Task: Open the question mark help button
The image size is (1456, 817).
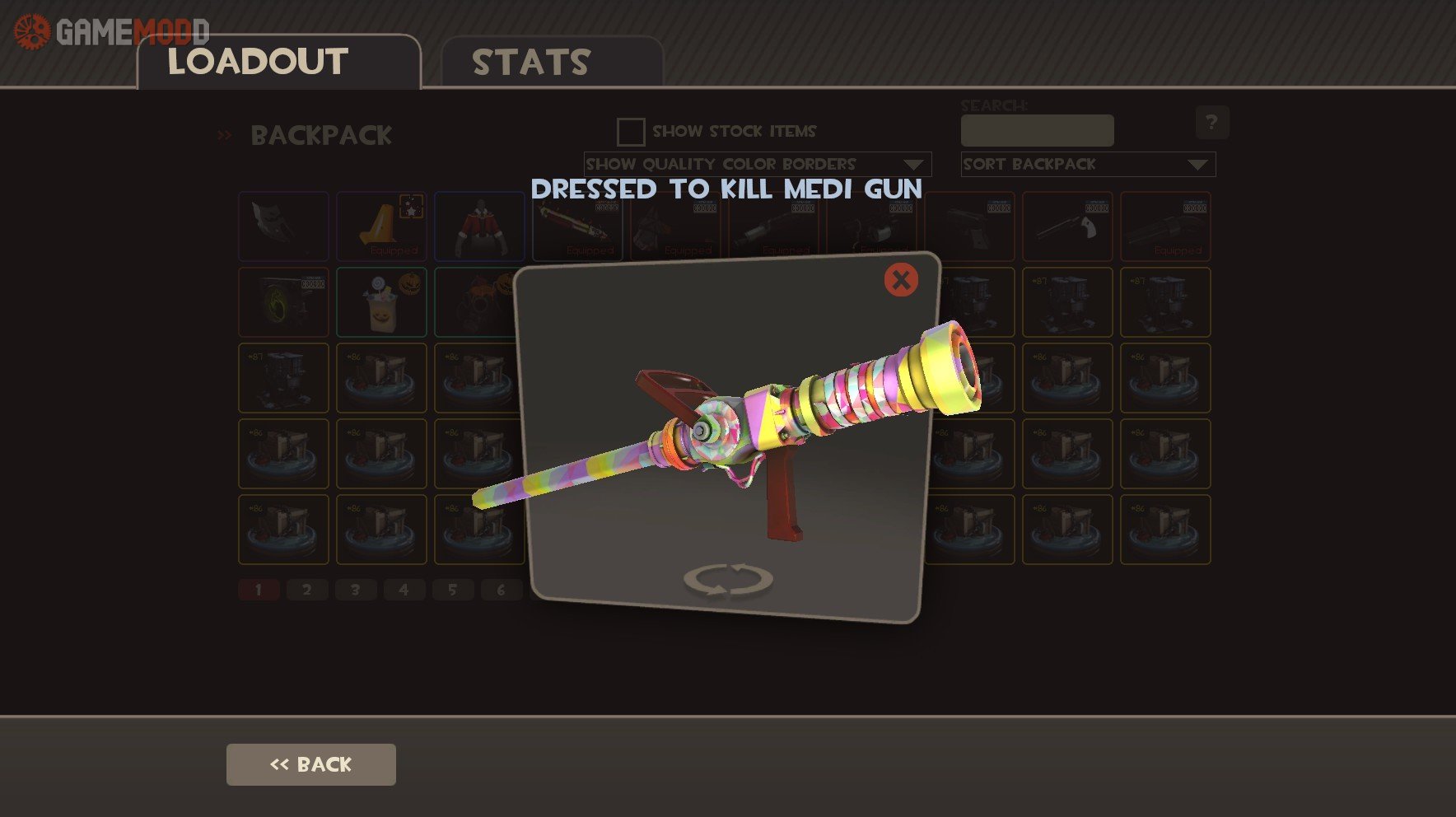Action: [1211, 123]
